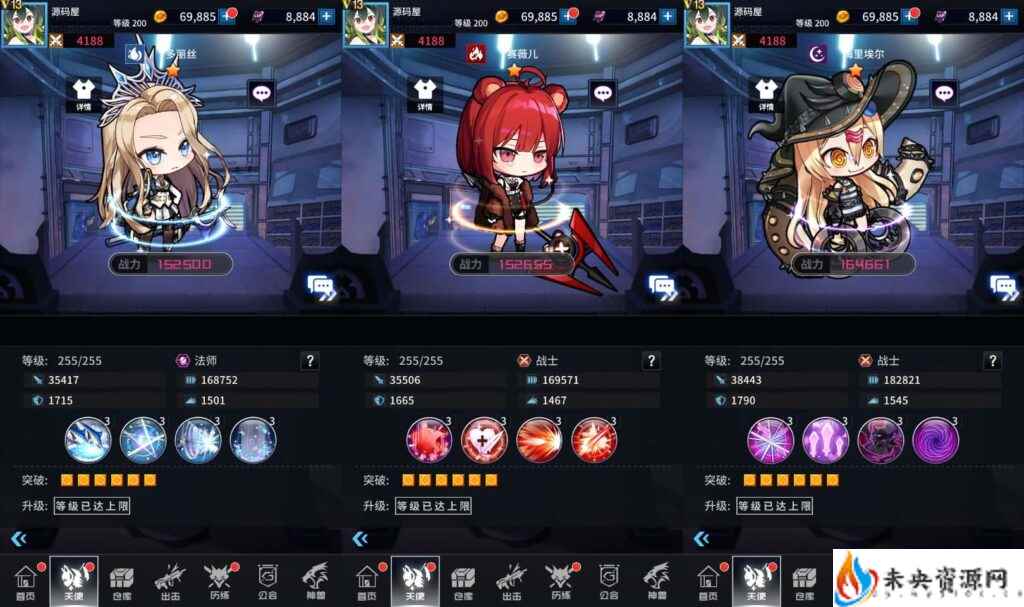Select the dark purple demon skill icon
1024x607 pixels.
(880, 439)
